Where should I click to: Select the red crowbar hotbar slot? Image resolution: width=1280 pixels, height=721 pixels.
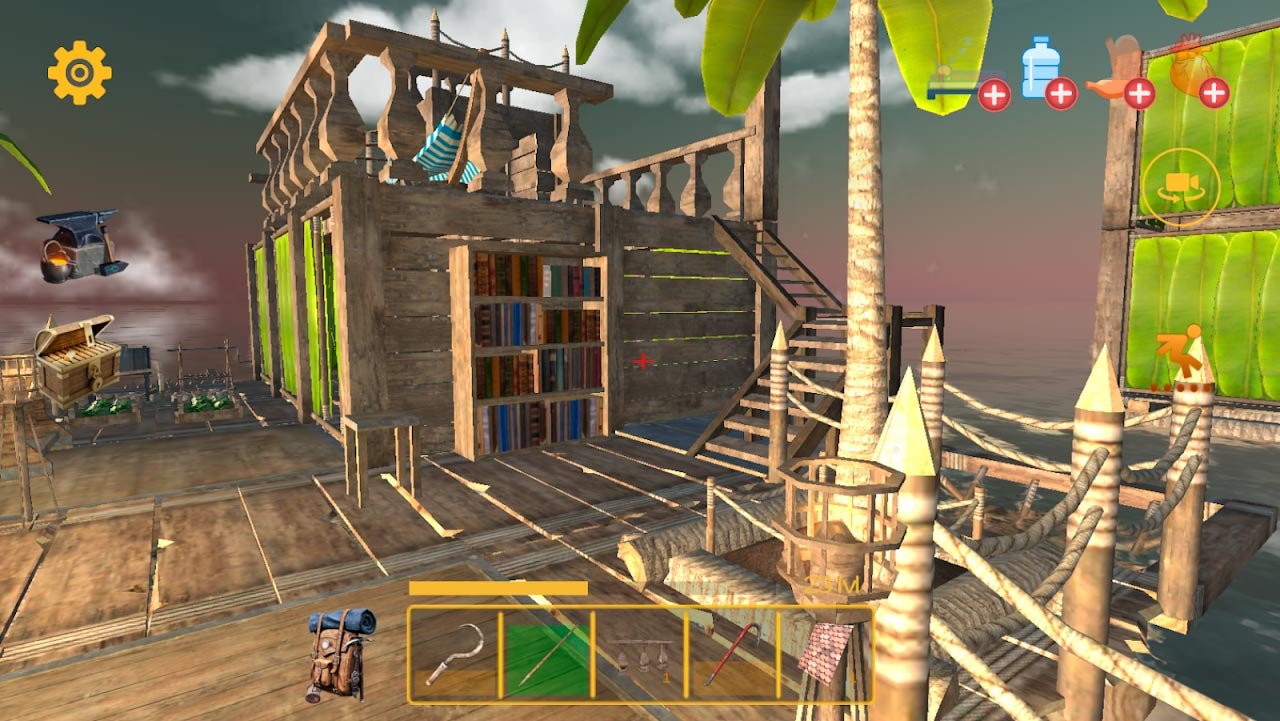tap(732, 654)
